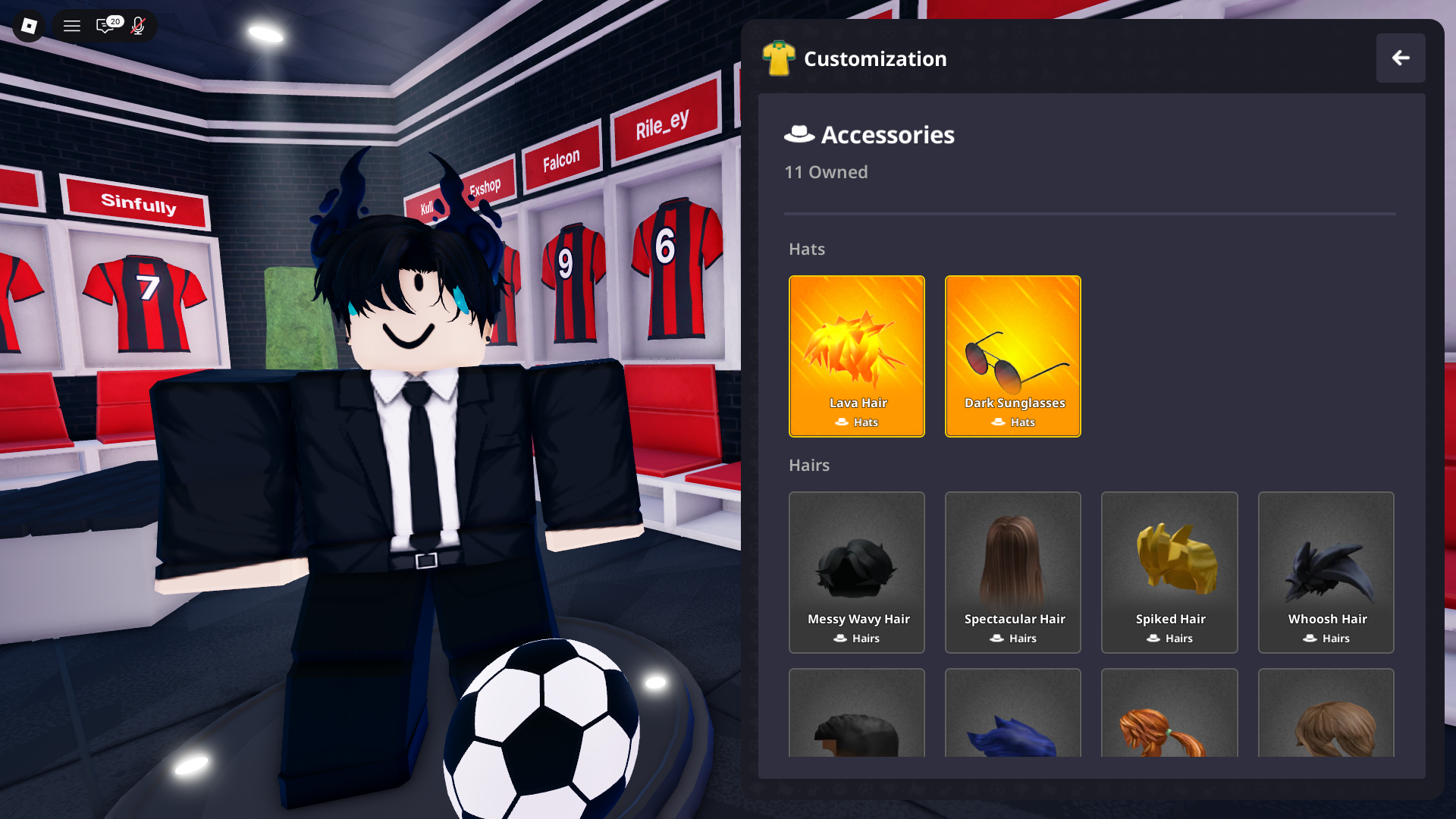The height and width of the screenshot is (819, 1456).
Task: Click the Hairs section header
Action: click(x=809, y=465)
